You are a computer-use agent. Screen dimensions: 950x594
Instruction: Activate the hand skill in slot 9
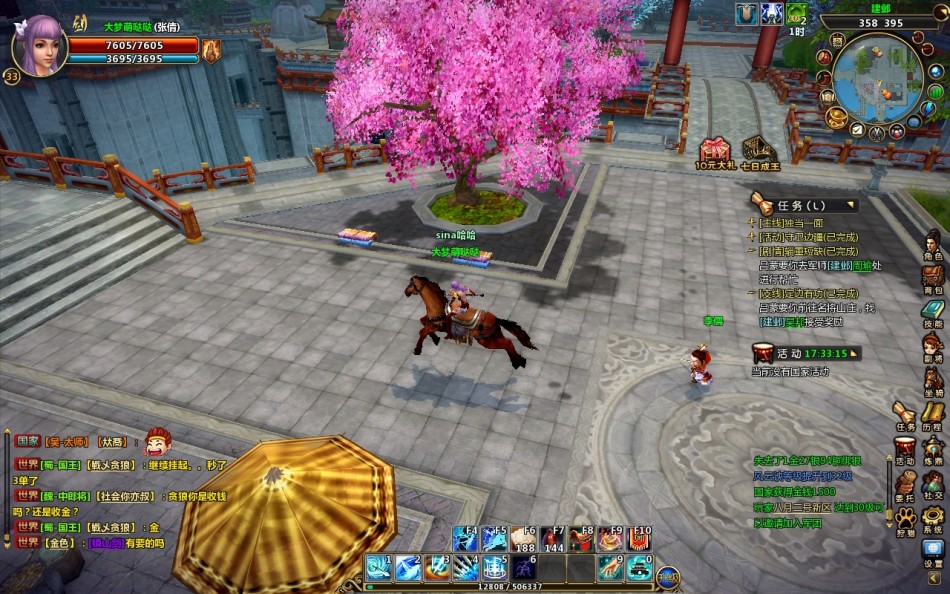click(611, 568)
